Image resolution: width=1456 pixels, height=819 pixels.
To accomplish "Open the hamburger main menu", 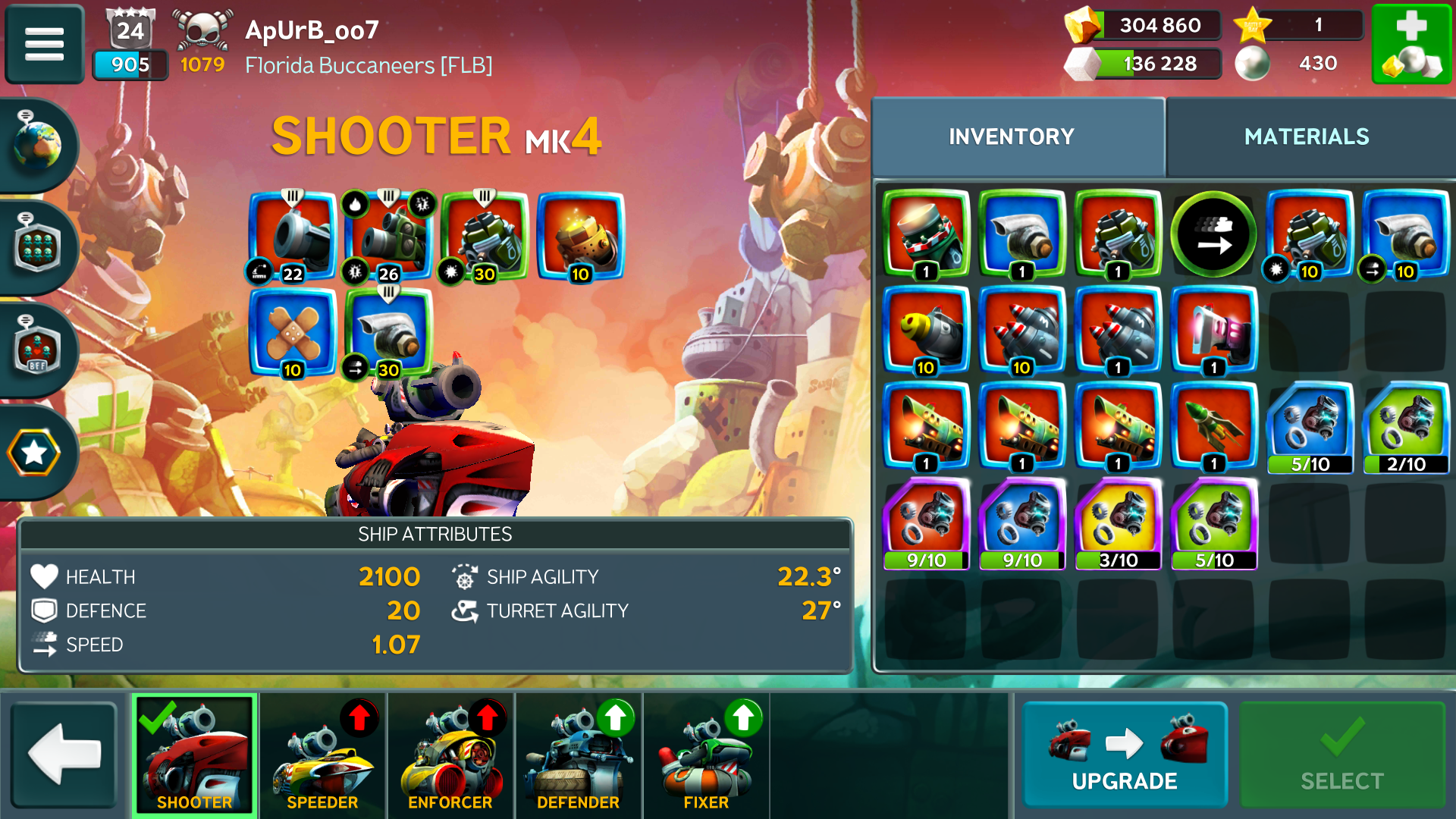I will [44, 44].
